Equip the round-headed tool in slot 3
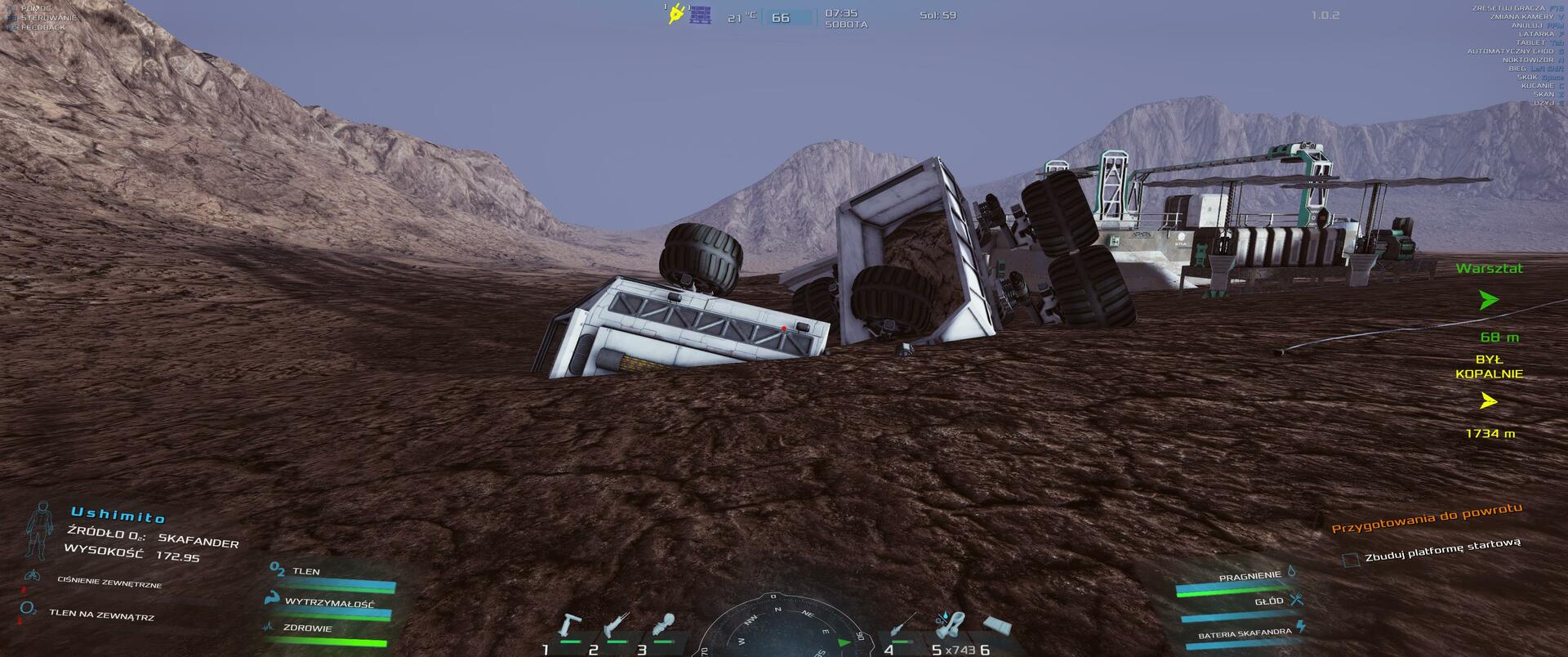This screenshot has height=657, width=1568. tap(664, 625)
